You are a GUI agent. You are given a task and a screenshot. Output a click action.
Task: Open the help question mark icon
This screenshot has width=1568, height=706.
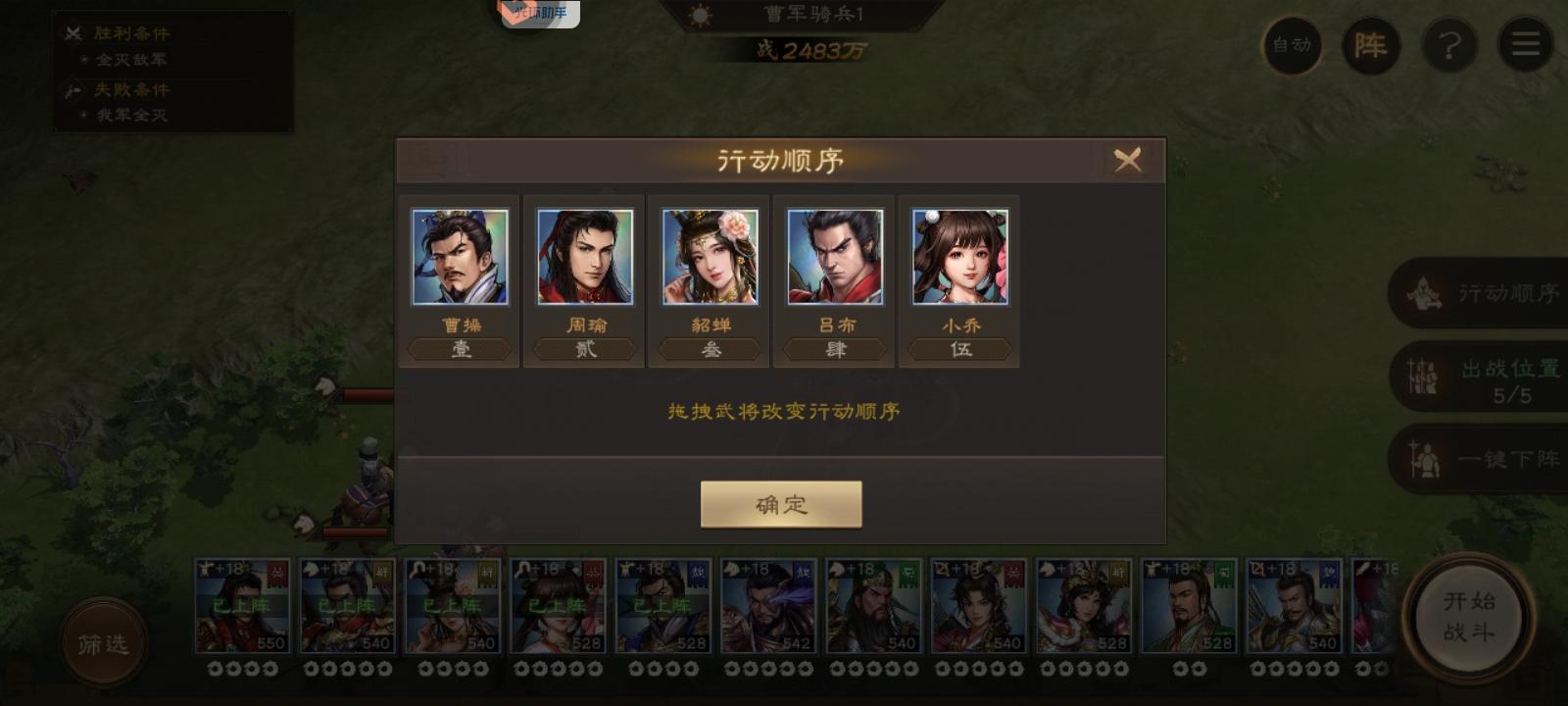tap(1449, 45)
